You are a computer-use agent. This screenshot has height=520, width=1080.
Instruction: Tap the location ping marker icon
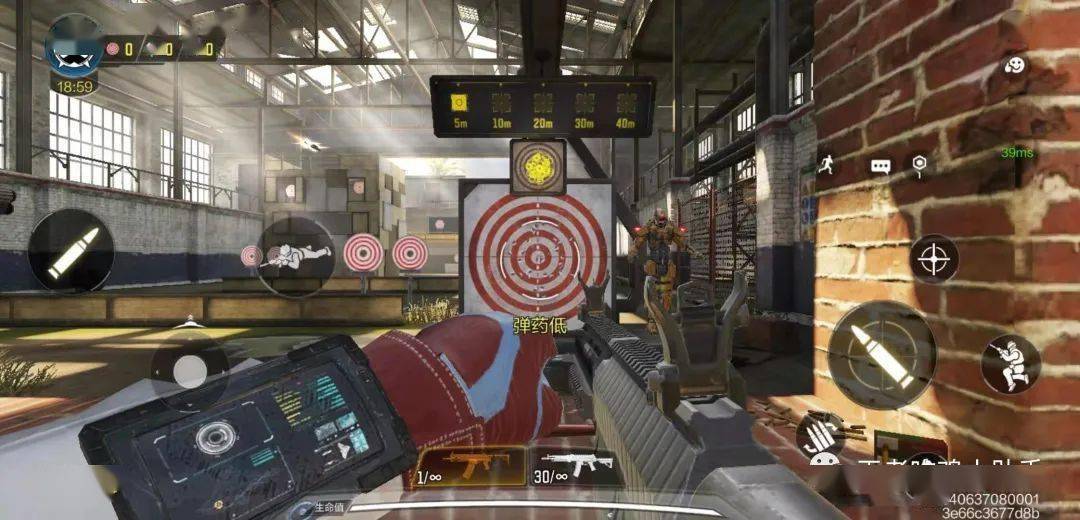919,164
